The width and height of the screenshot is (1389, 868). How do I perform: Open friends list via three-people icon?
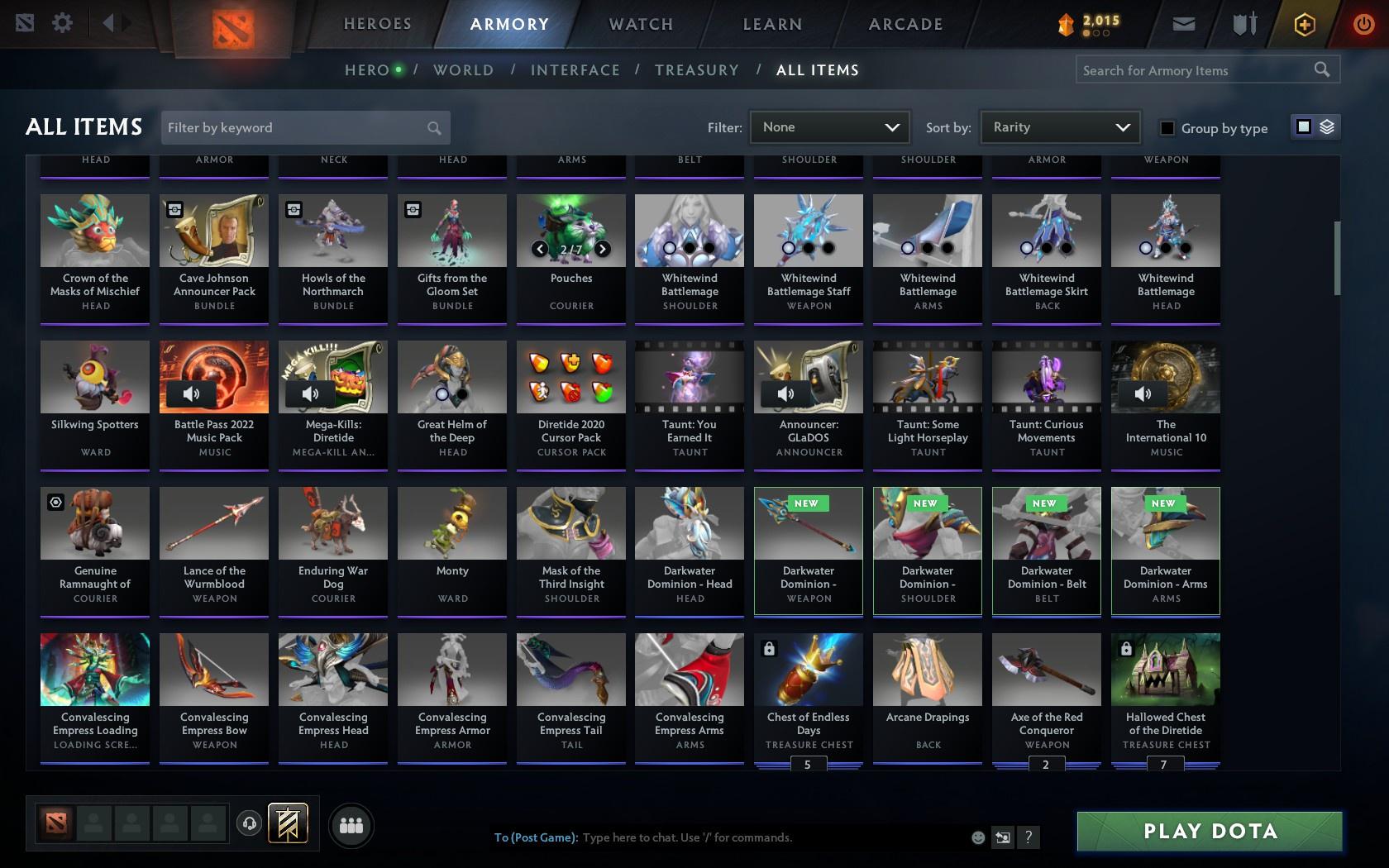click(x=351, y=824)
